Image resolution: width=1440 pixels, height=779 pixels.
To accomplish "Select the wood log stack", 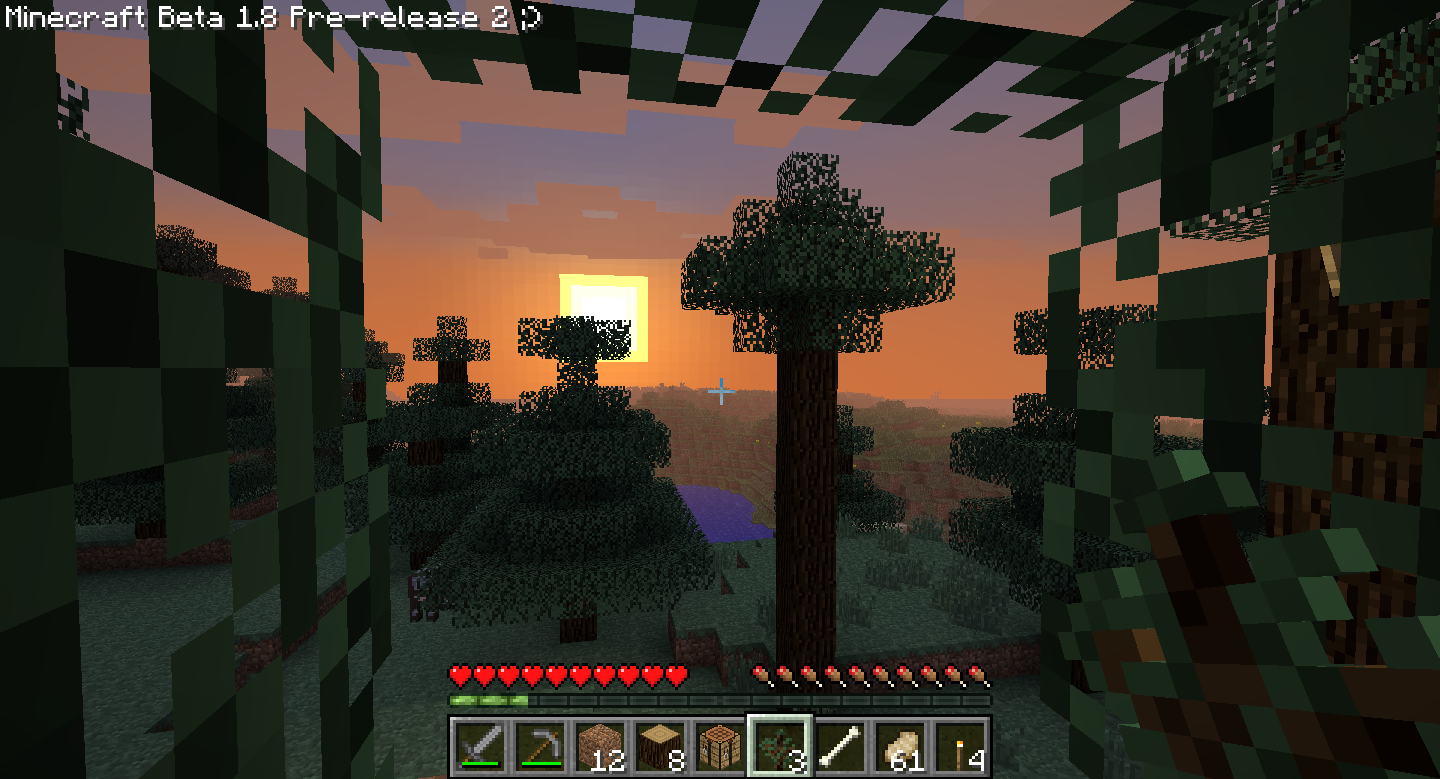I will click(x=658, y=745).
